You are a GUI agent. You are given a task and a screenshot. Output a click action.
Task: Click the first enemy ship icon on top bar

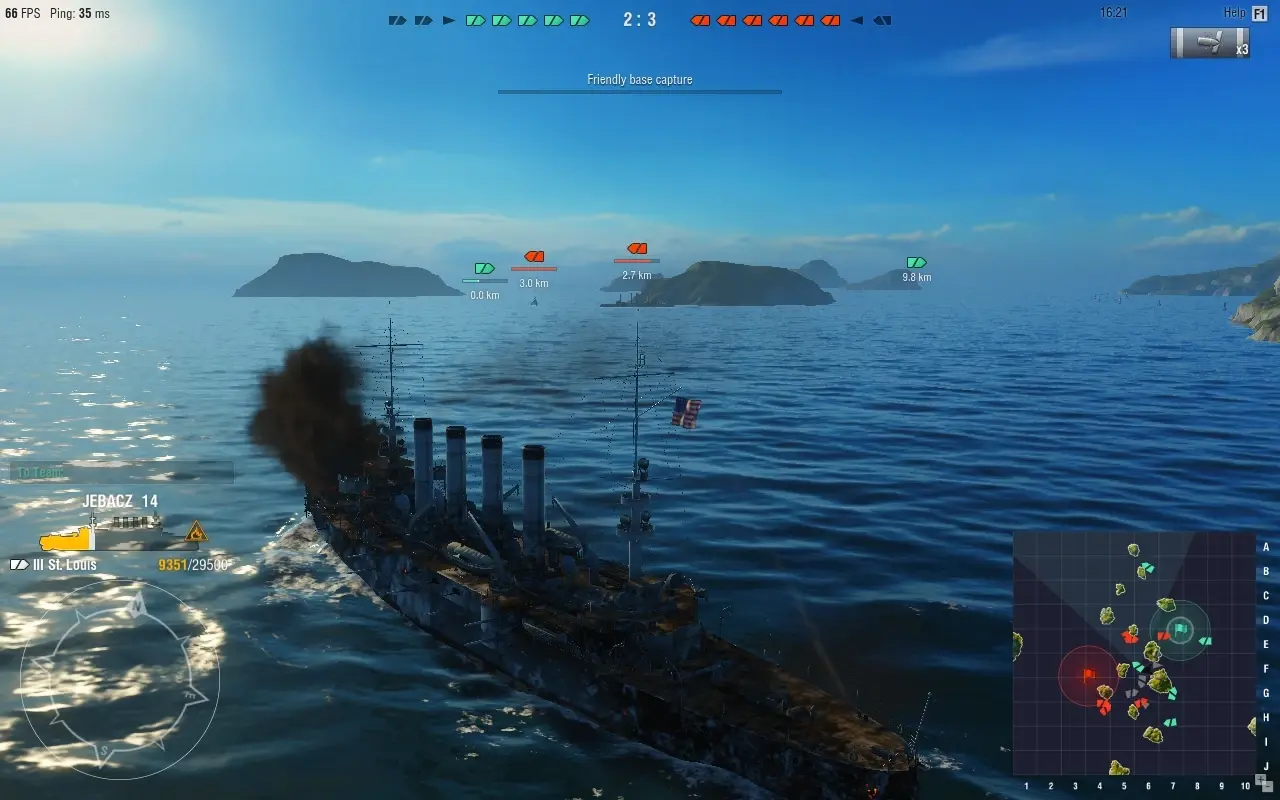tap(701, 18)
